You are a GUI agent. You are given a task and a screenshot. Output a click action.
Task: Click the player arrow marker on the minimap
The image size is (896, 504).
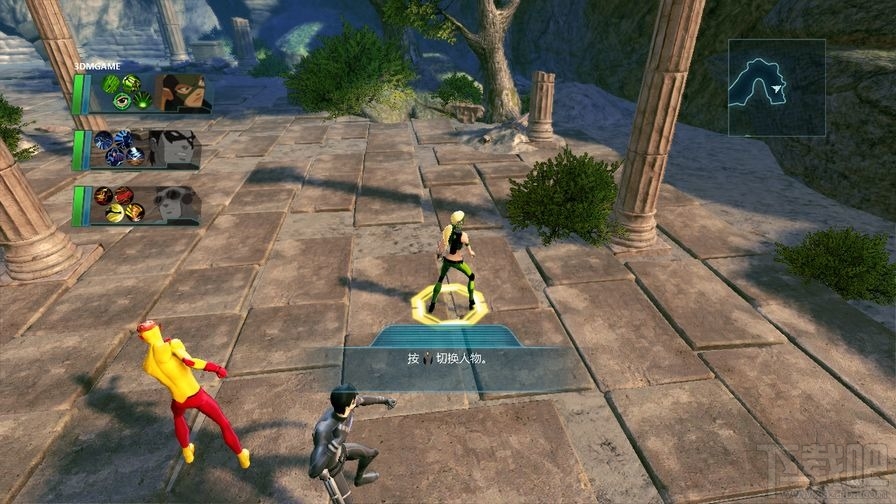coord(779,89)
